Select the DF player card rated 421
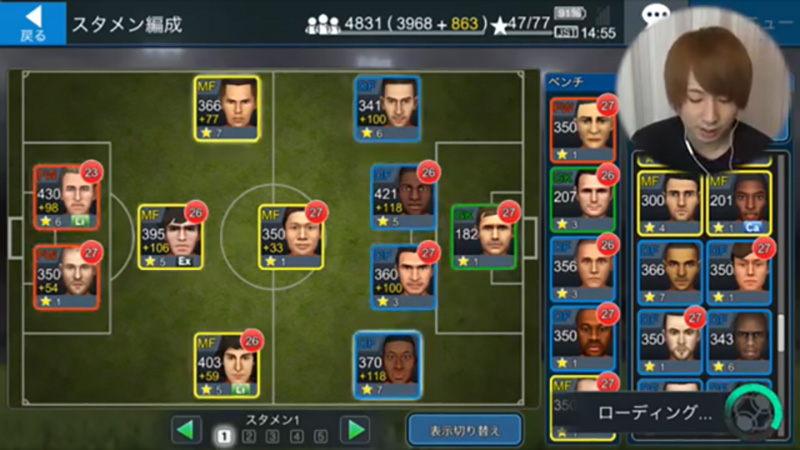 coord(403,197)
